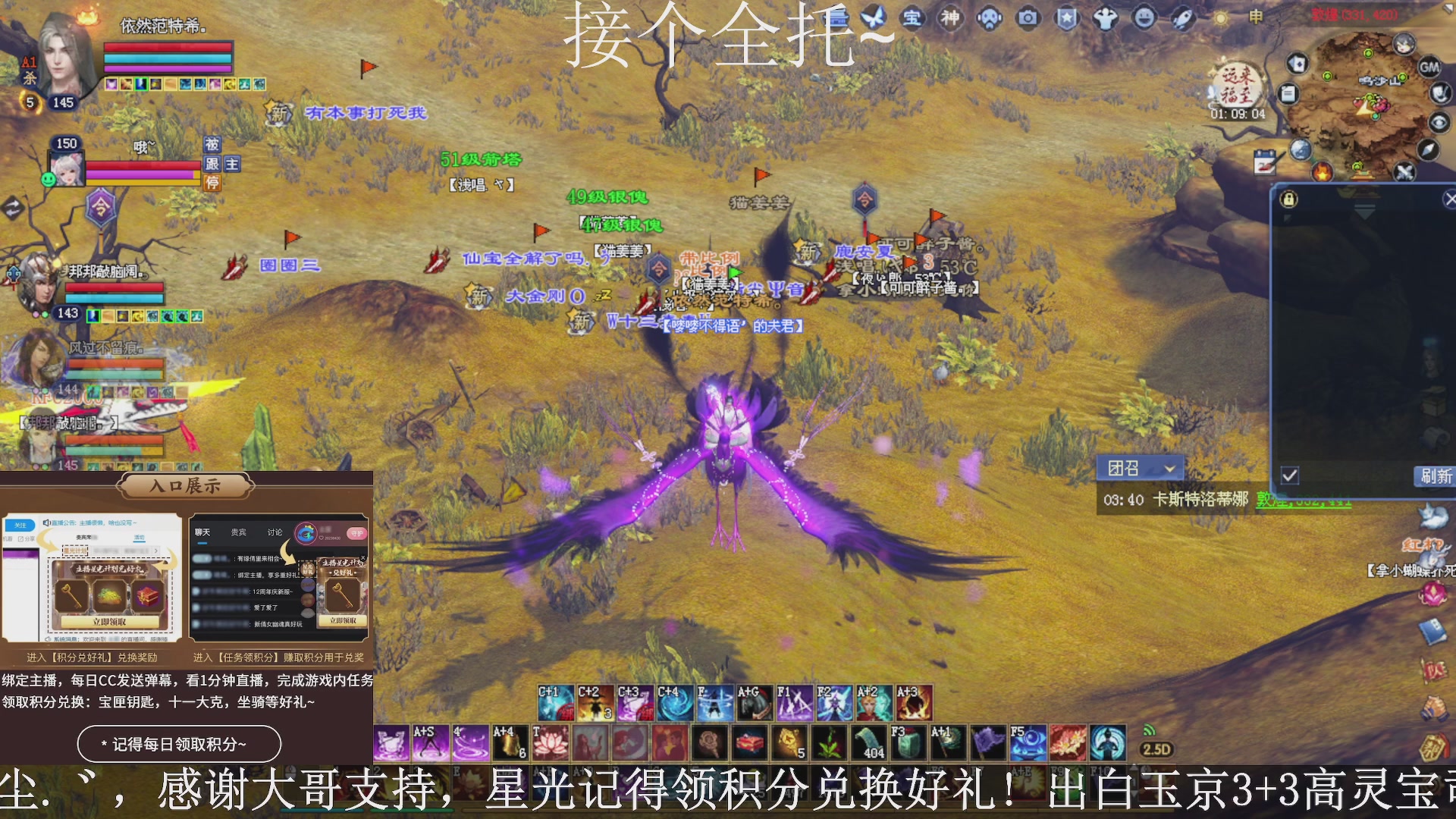Uncheck the checkbox in the summon panel
1456x819 pixels.
click(1289, 475)
